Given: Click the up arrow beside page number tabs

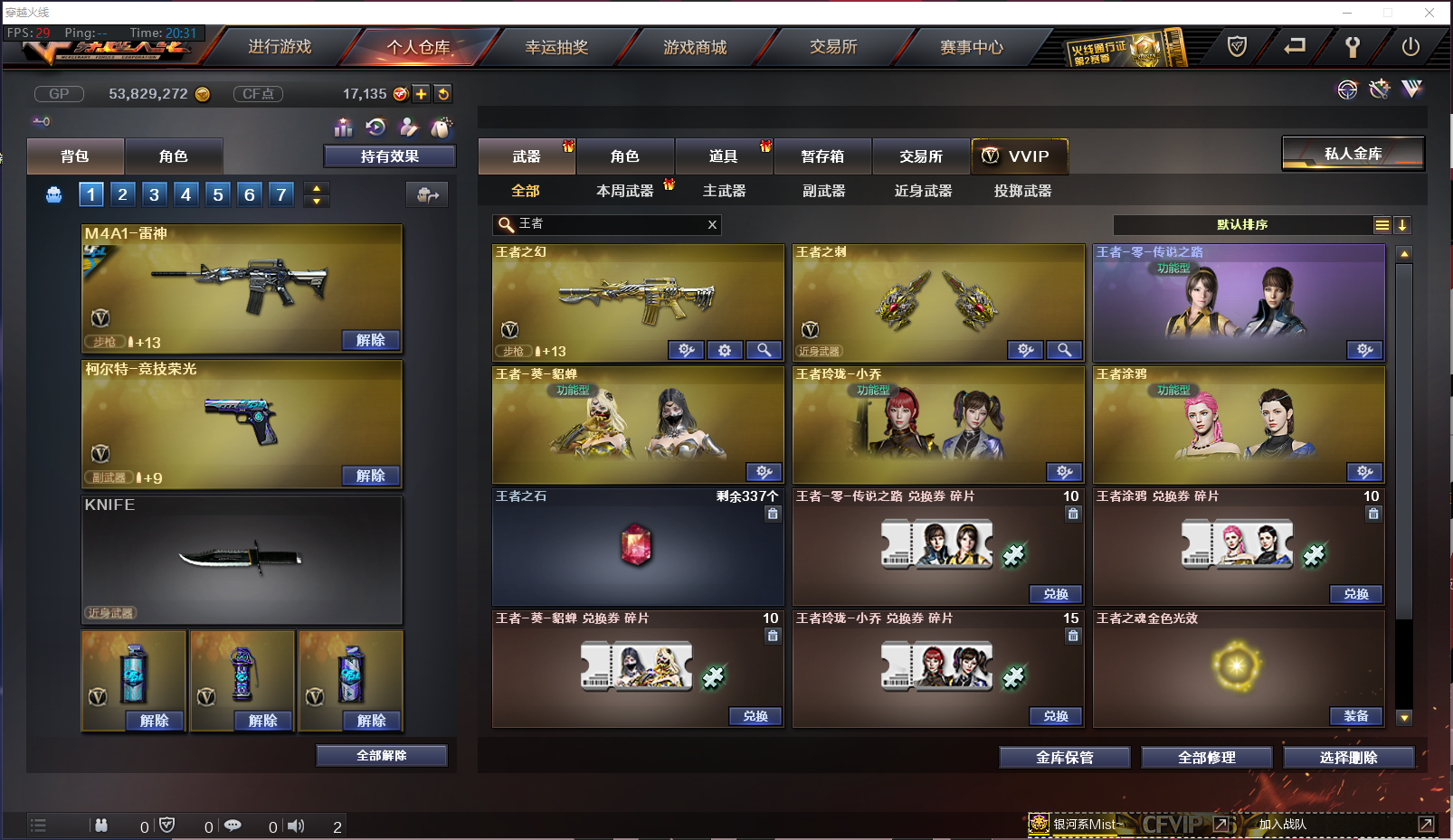Looking at the screenshot, I should pos(315,188).
